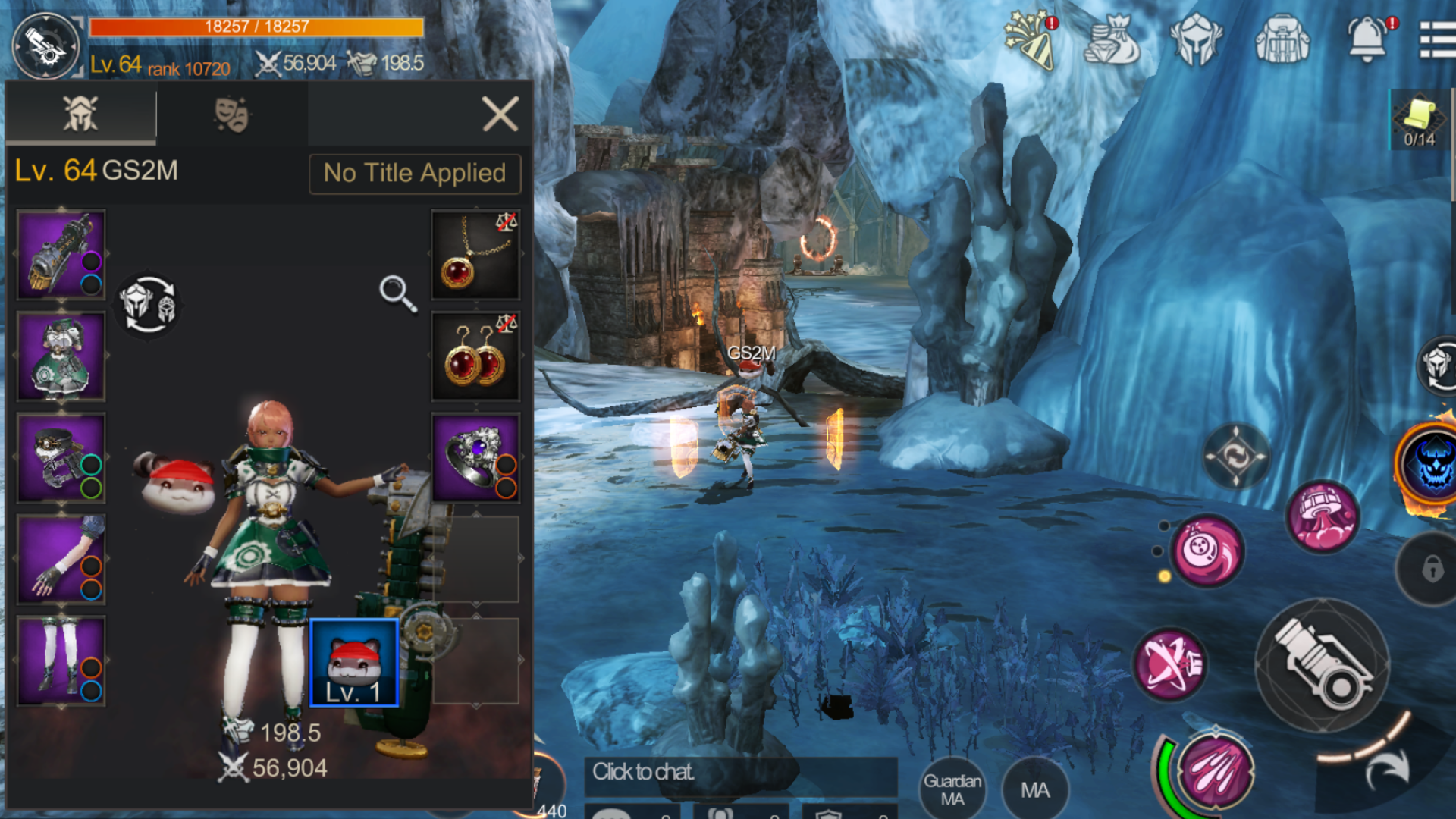
Task: Fire the main cannon attack button
Action: coord(1323,665)
